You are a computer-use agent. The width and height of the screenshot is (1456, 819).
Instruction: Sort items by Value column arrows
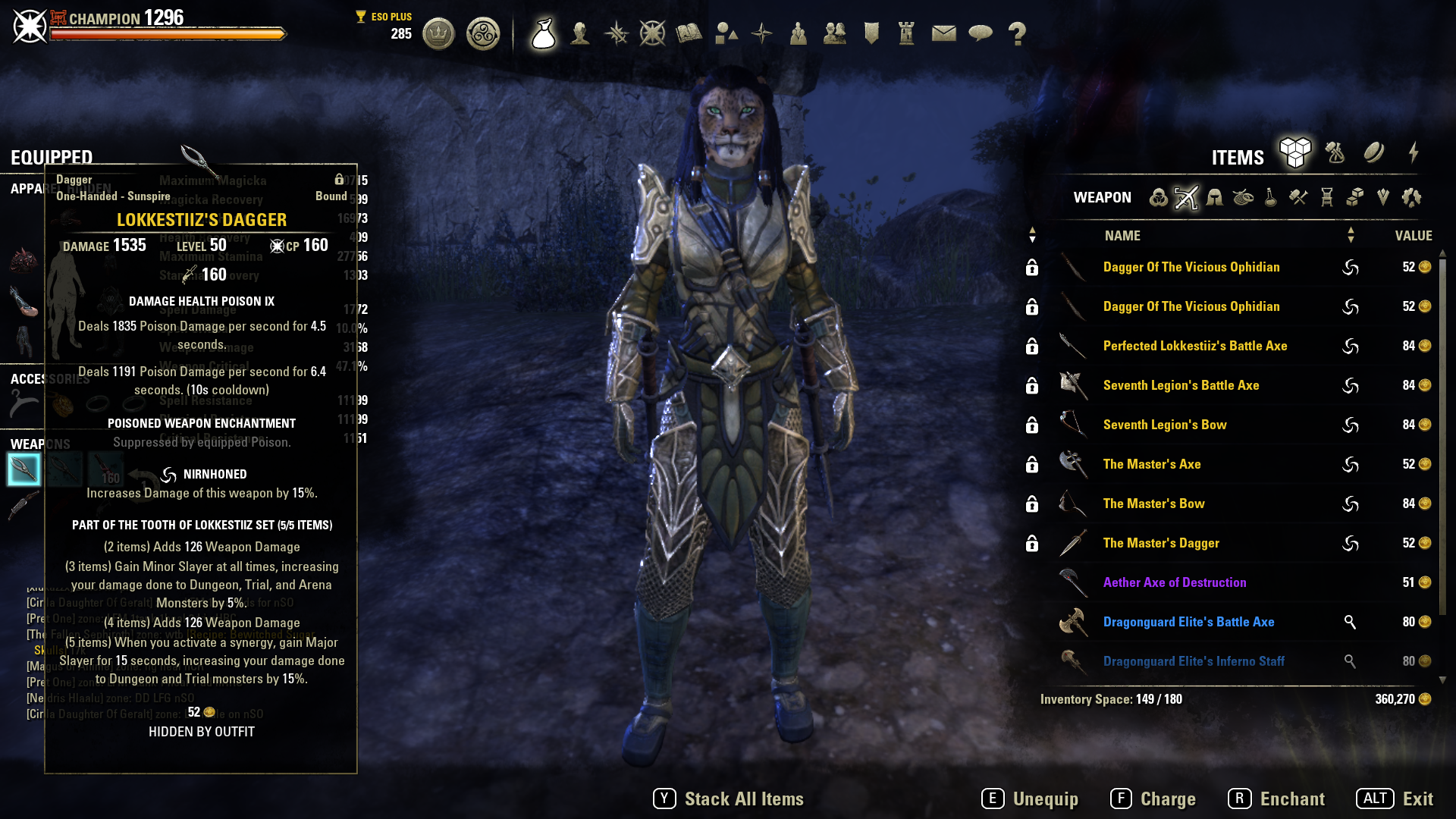tap(1351, 235)
